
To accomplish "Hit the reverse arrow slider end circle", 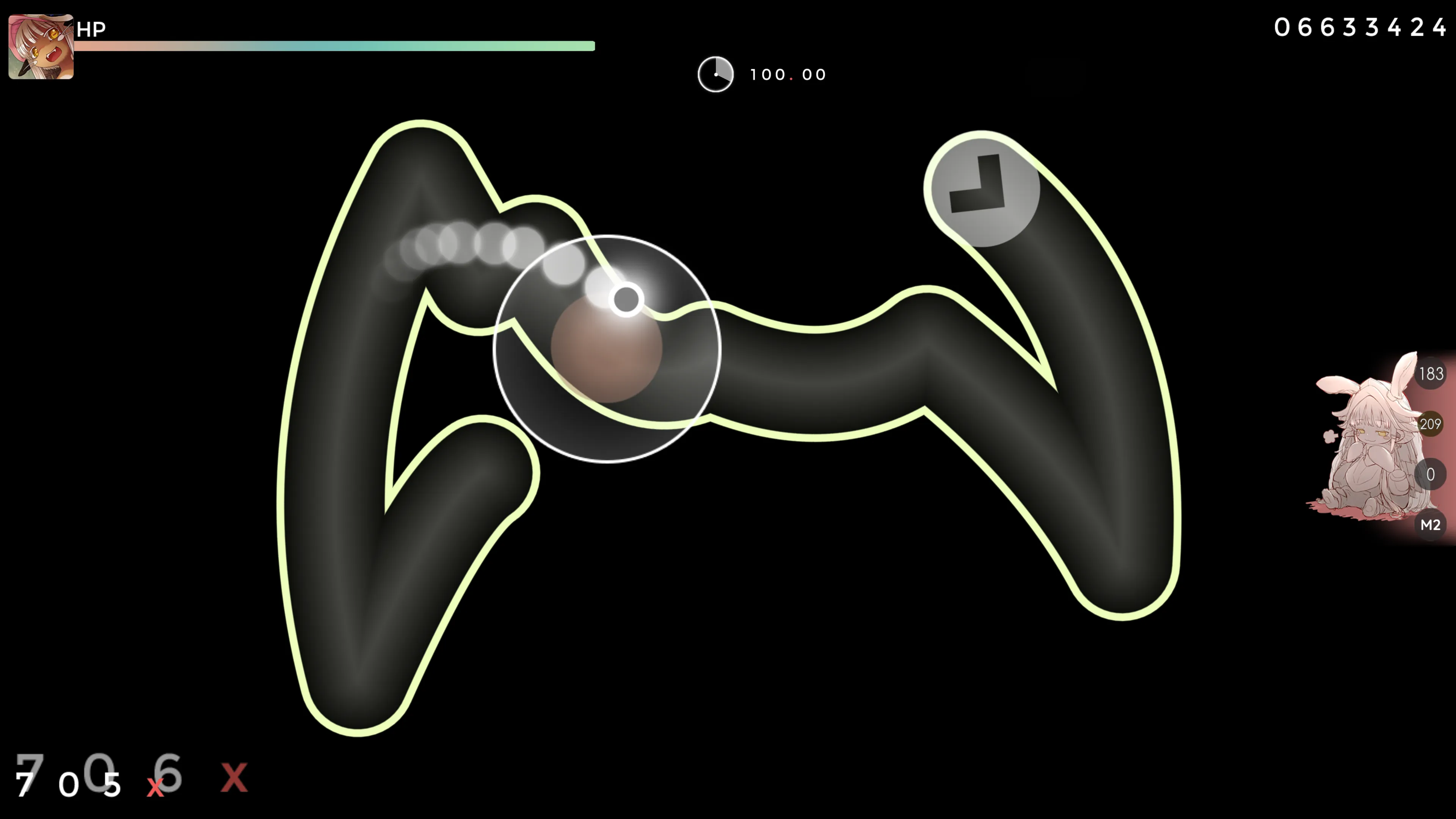I will (982, 189).
